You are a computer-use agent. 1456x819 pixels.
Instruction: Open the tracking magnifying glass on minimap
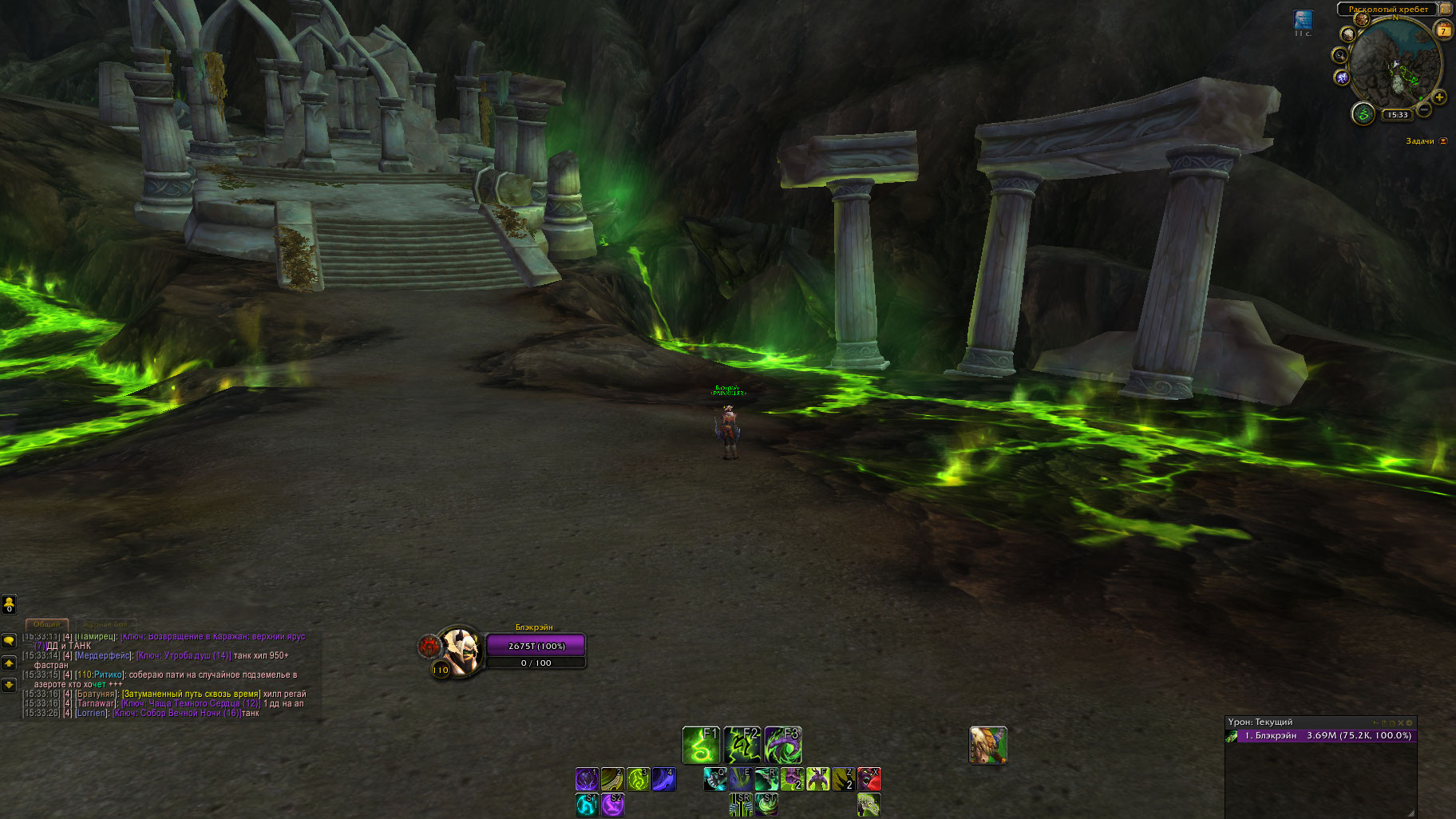click(1339, 55)
